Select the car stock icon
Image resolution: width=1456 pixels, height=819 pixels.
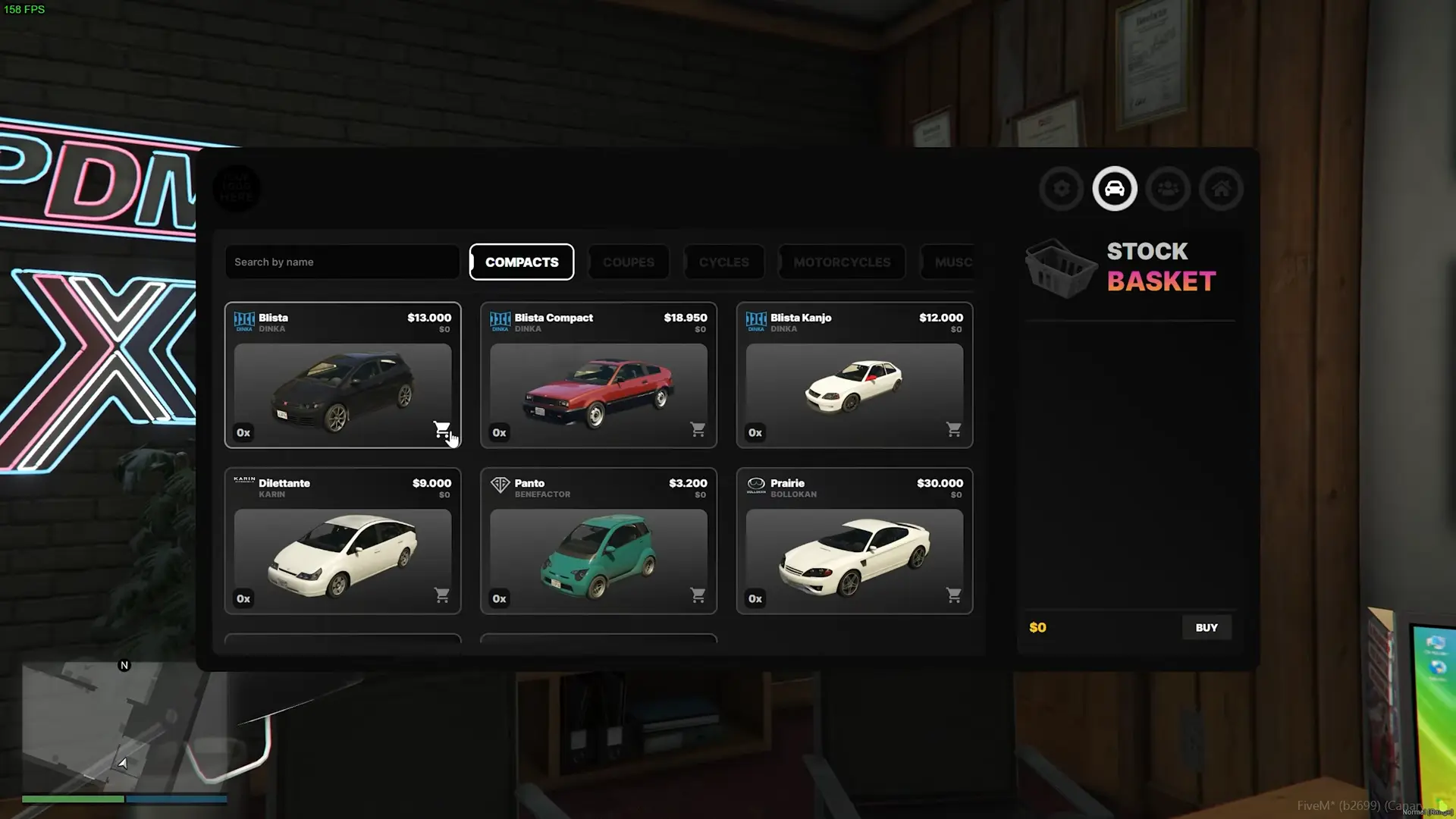click(x=1115, y=189)
